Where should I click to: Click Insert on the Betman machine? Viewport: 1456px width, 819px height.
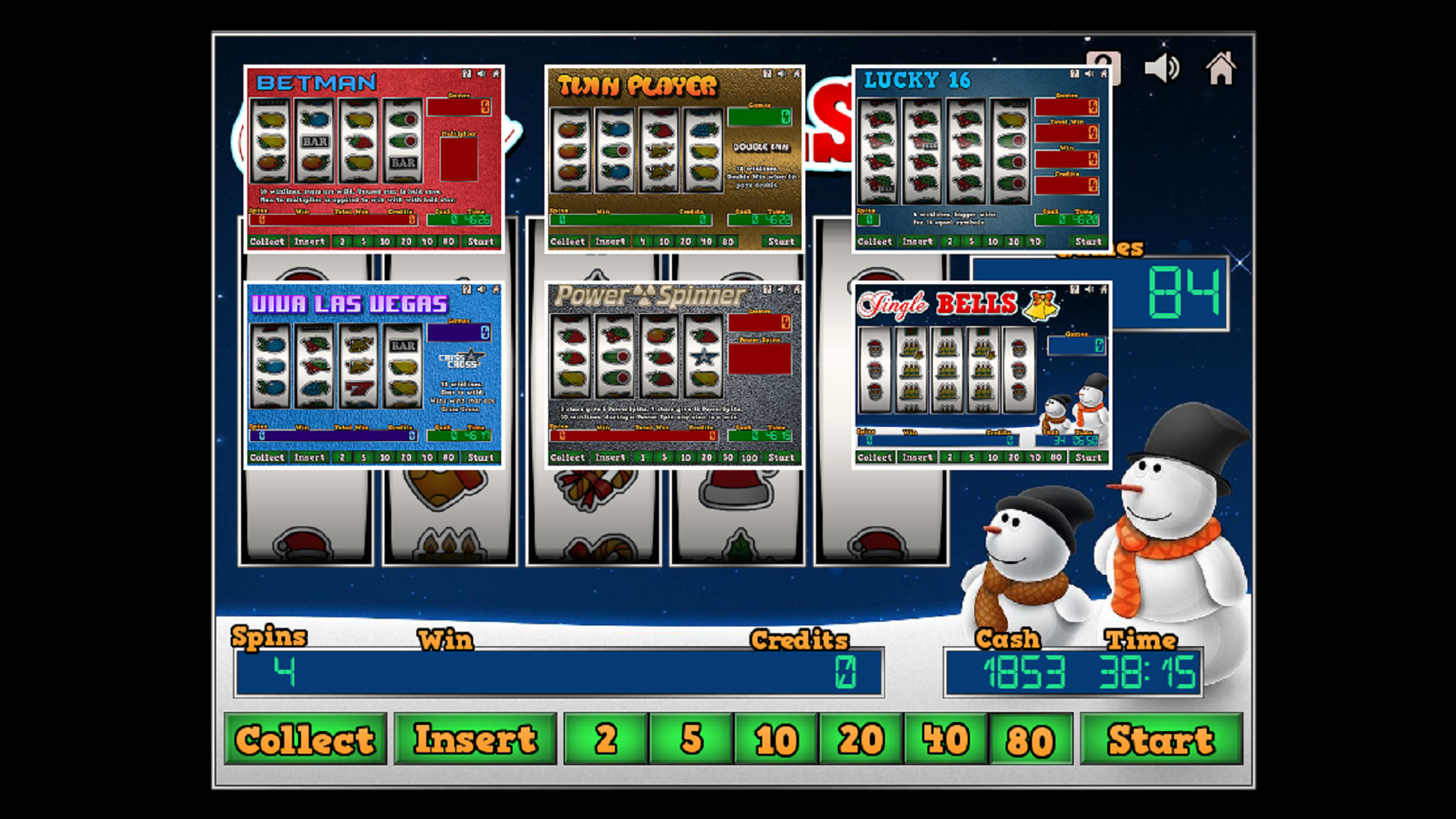tap(308, 241)
